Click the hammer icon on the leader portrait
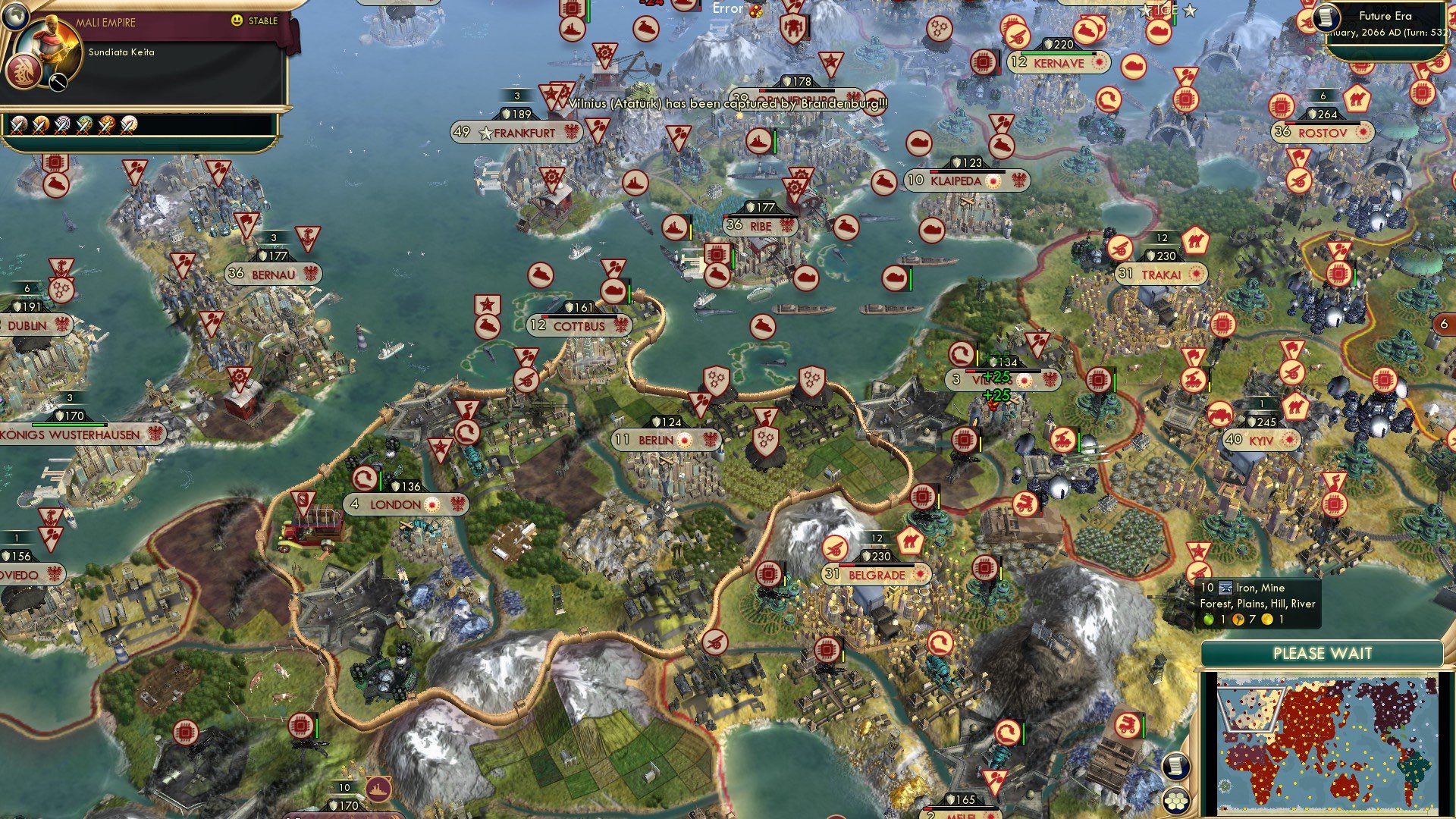 tap(58, 81)
